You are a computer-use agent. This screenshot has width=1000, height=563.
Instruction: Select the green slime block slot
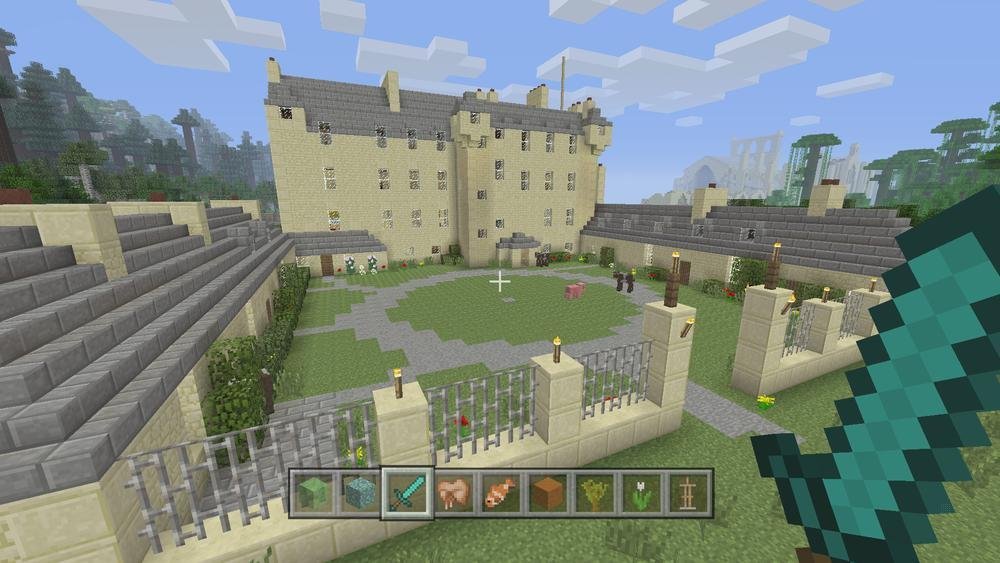[313, 492]
